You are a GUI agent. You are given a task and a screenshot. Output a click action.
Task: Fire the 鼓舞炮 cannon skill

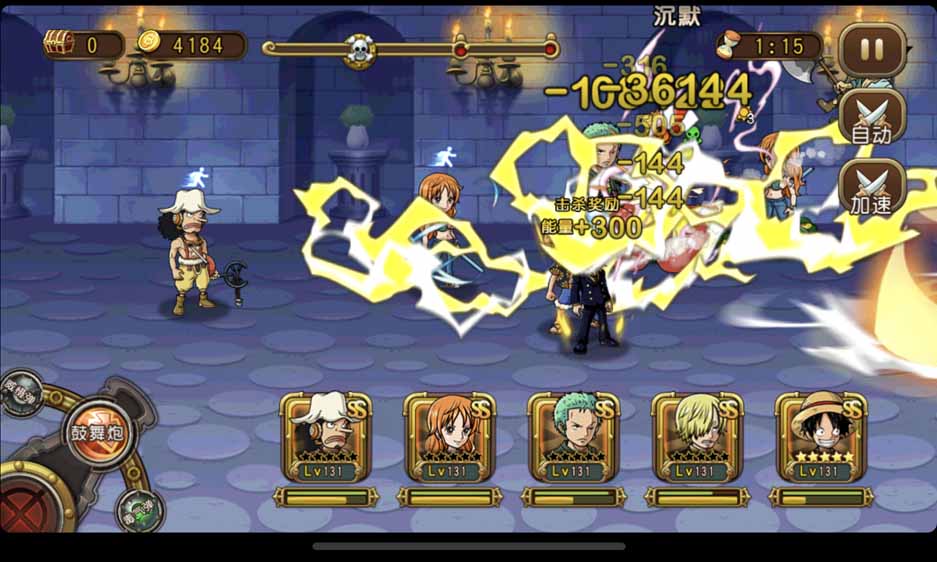click(97, 431)
